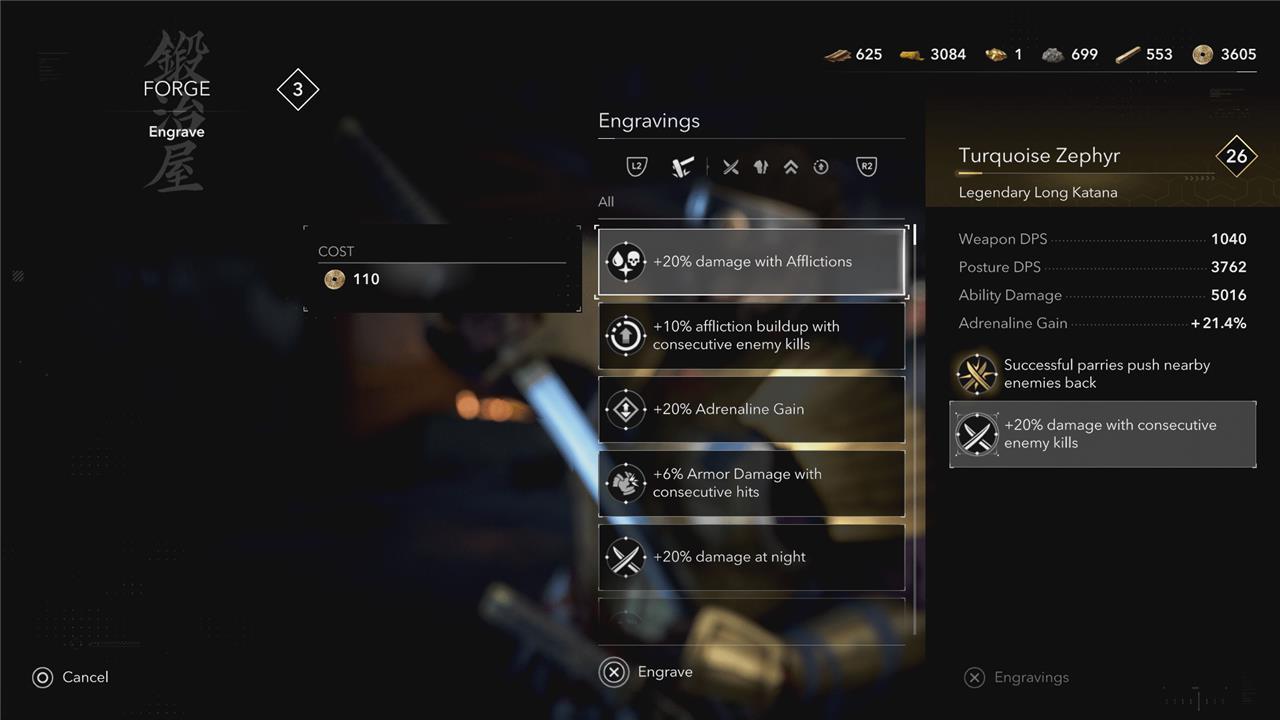This screenshot has height=720, width=1280.
Task: Choose the +20% damage at night engraving
Action: click(751, 557)
